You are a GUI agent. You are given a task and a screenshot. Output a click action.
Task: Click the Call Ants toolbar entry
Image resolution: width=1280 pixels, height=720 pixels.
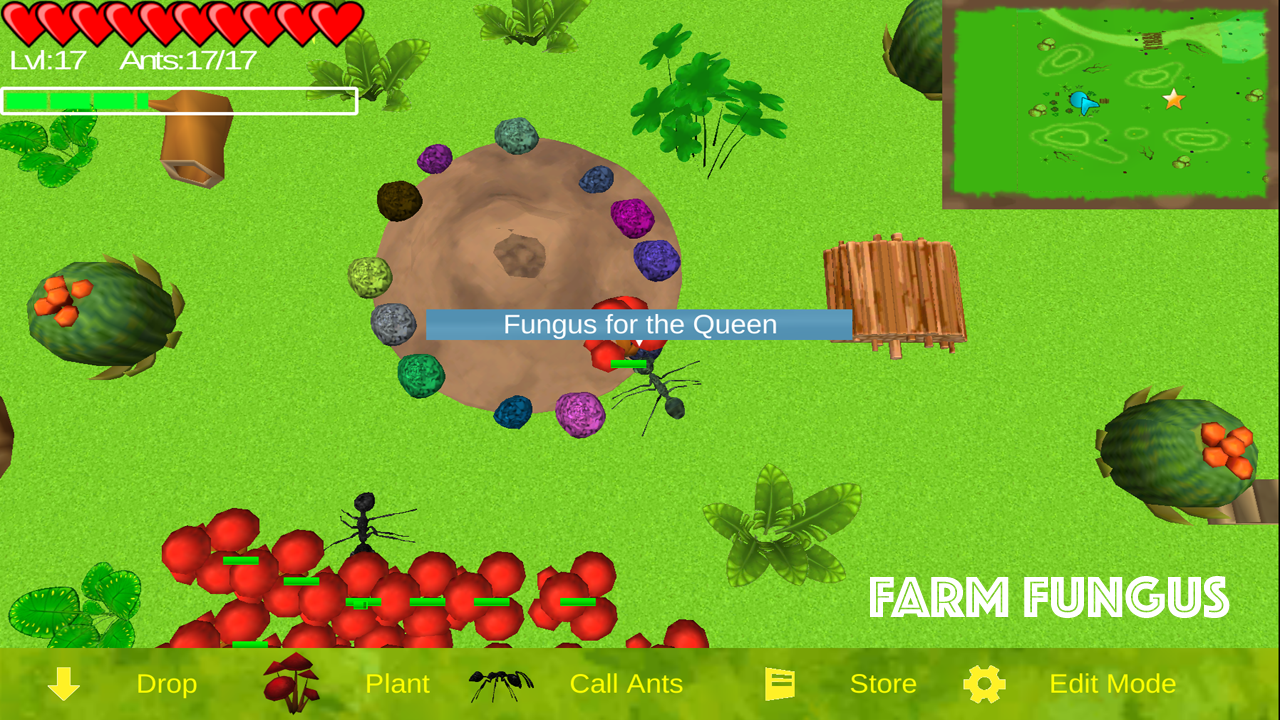(626, 684)
